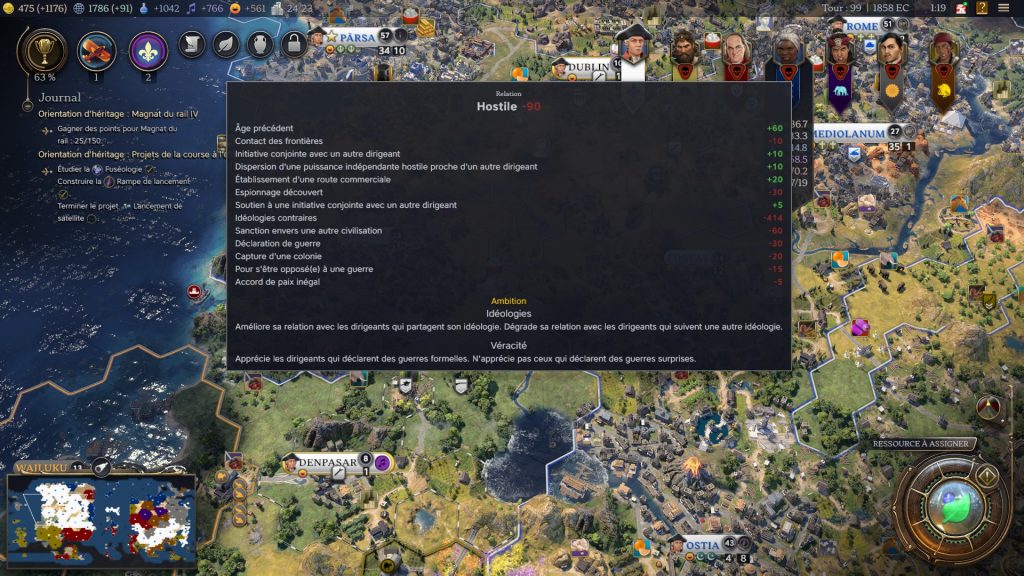
Task: Open the civics fleur-de-lis icon
Action: pos(148,50)
